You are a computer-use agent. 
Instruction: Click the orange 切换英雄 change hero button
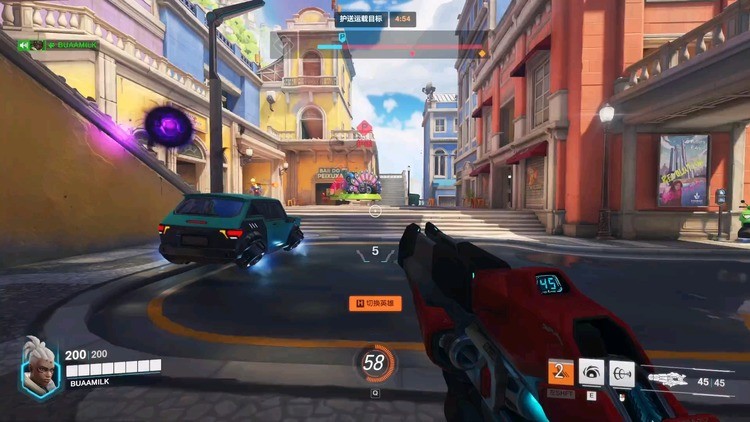tap(375, 303)
